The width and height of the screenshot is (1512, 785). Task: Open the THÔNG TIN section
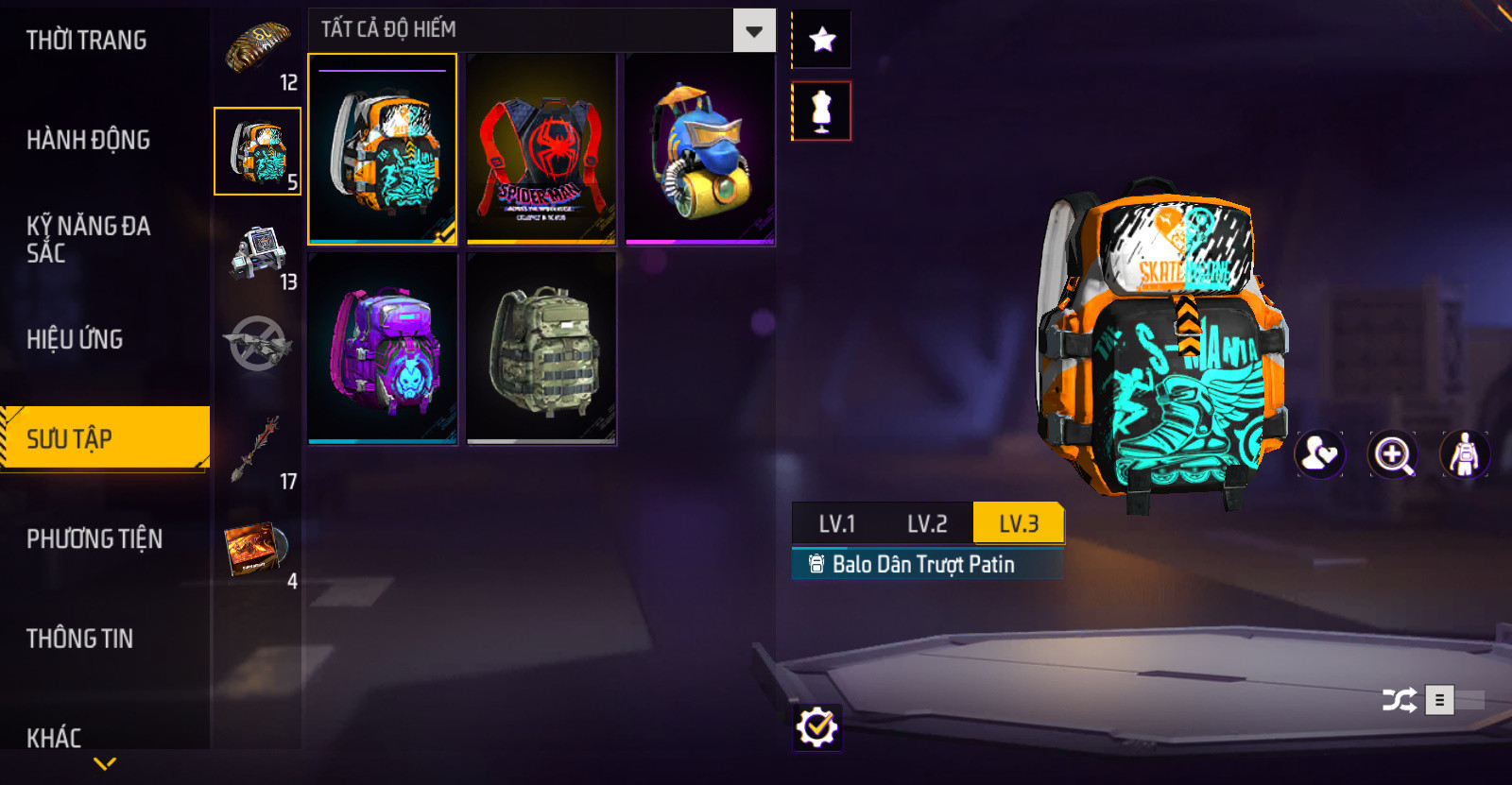pos(79,639)
